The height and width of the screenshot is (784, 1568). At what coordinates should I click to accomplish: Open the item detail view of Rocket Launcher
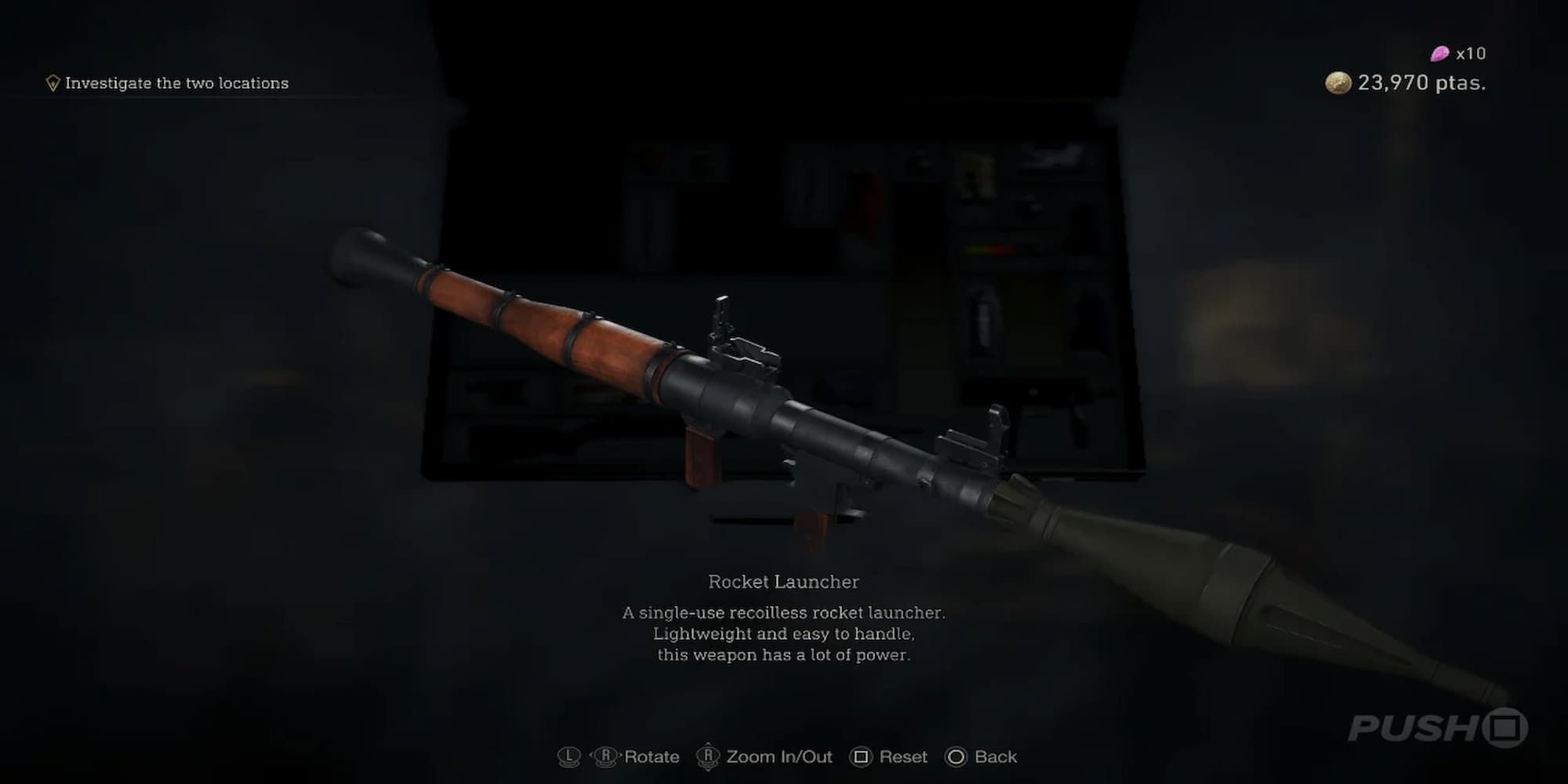pos(784,582)
